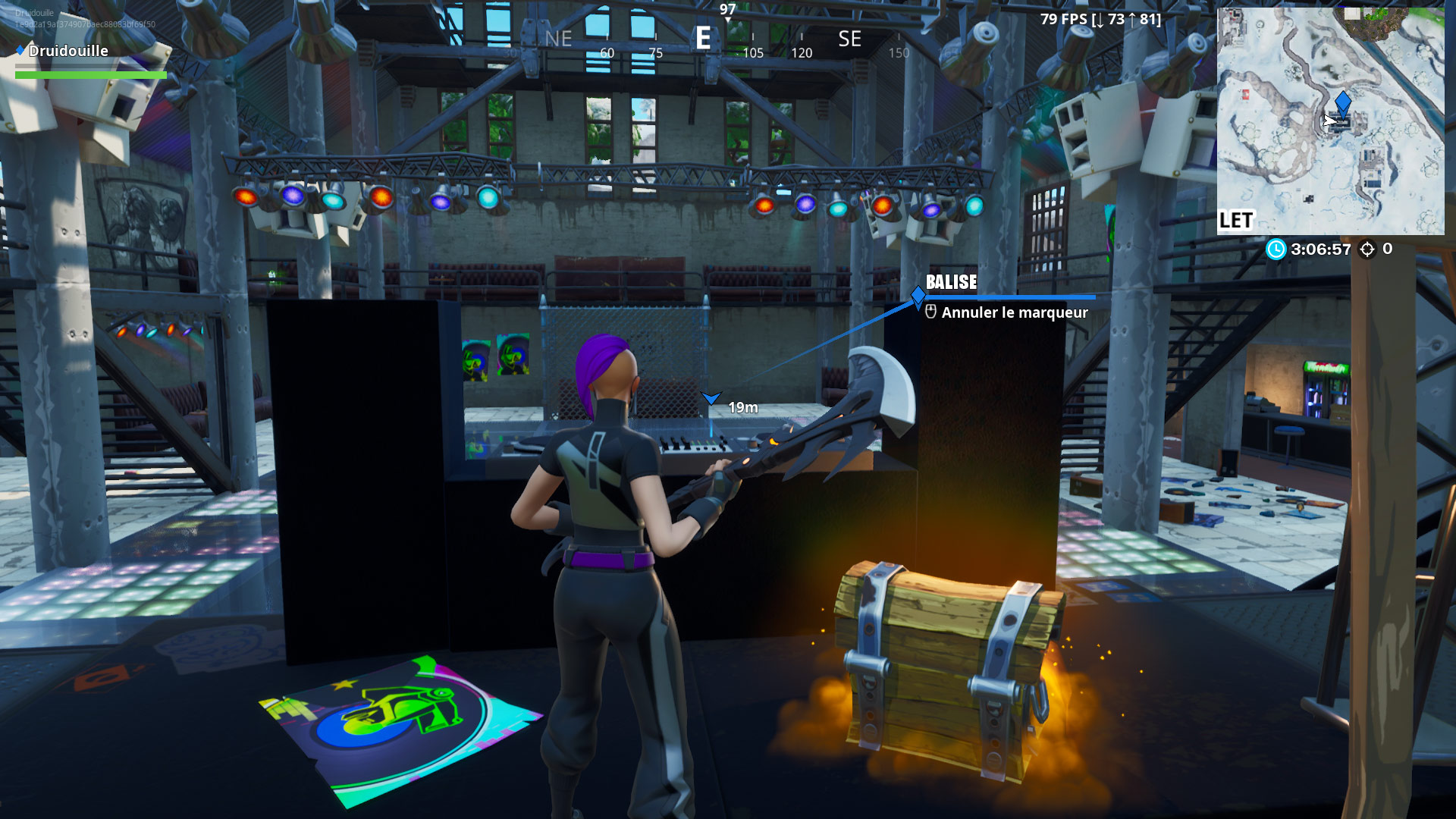Select the player arrow marker on the minimap
This screenshot has height=819, width=1456.
(1330, 121)
